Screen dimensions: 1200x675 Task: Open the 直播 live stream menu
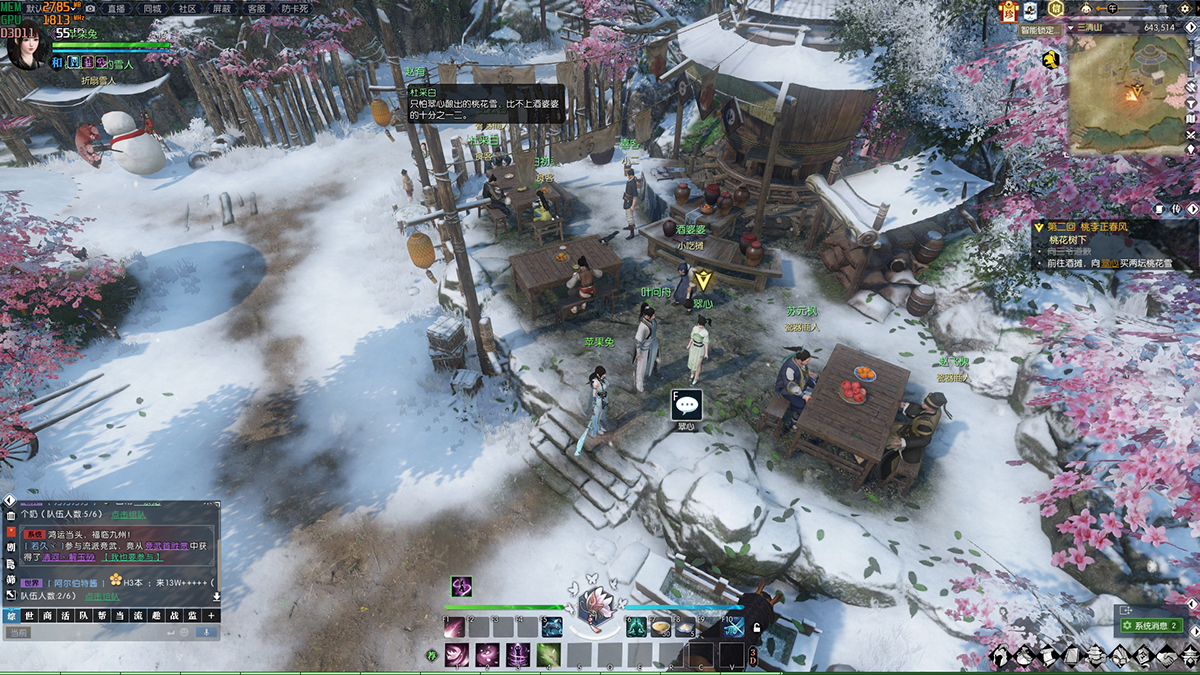coord(116,8)
